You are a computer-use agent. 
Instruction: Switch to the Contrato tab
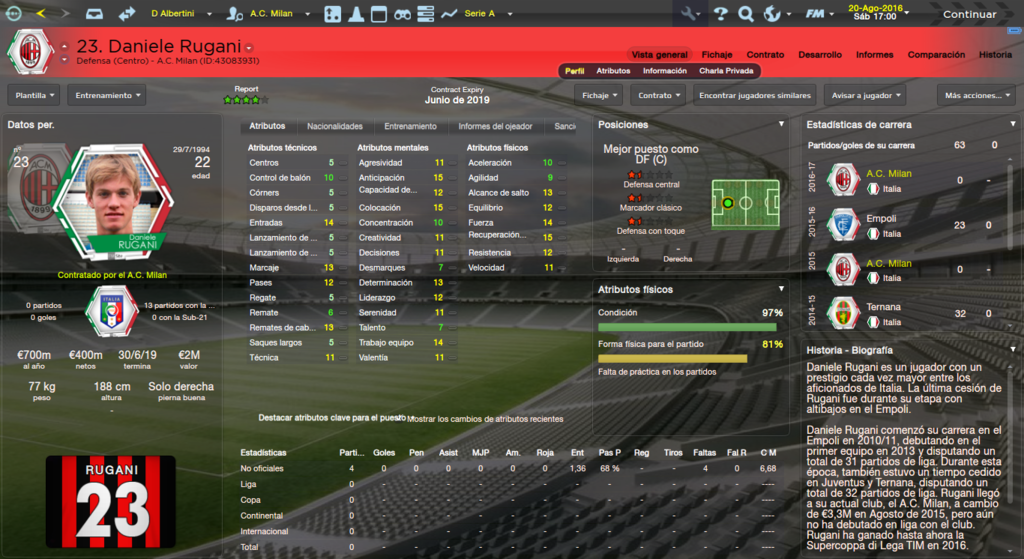click(765, 54)
